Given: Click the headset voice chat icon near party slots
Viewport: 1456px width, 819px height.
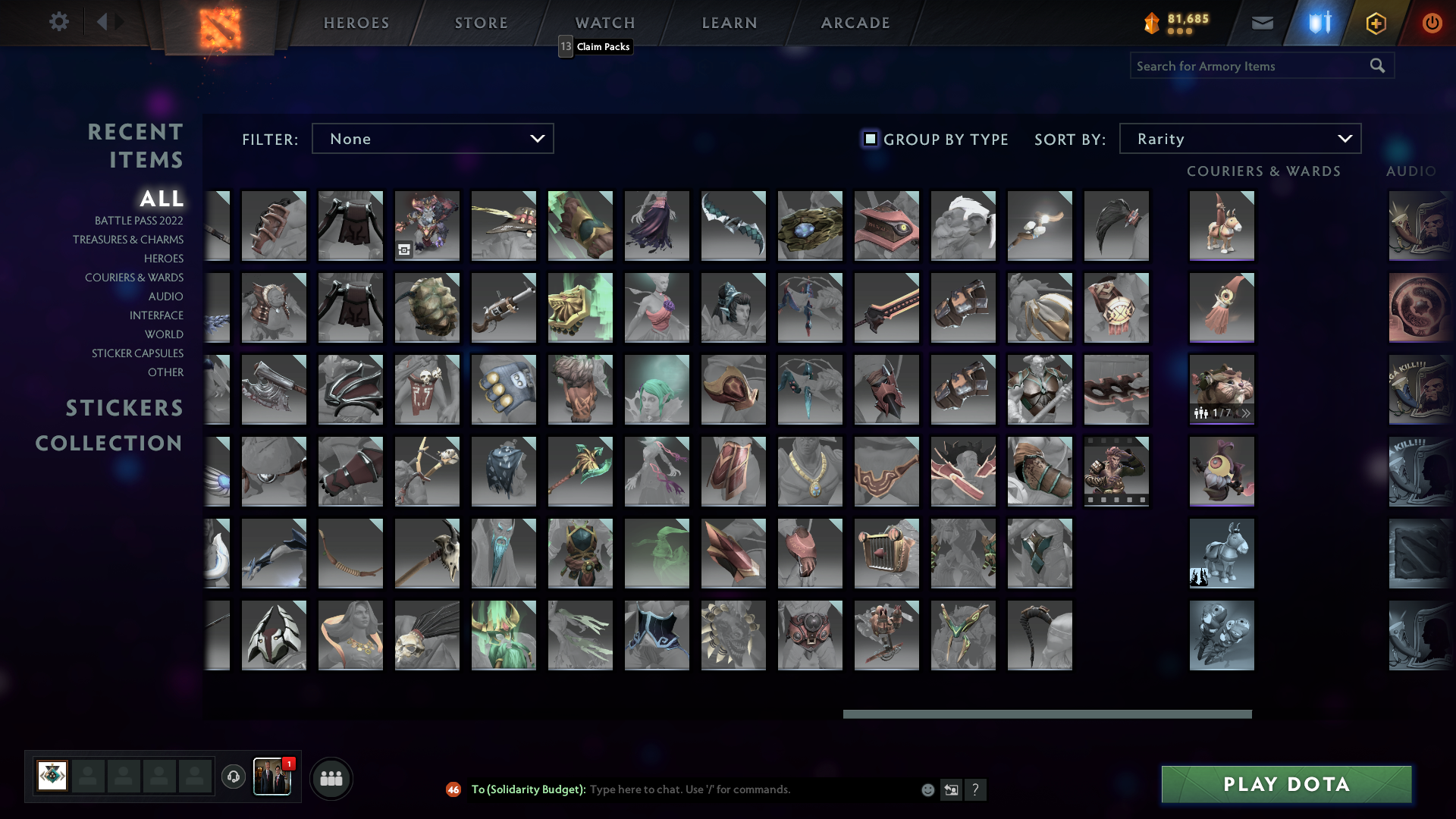Looking at the screenshot, I should 233,777.
